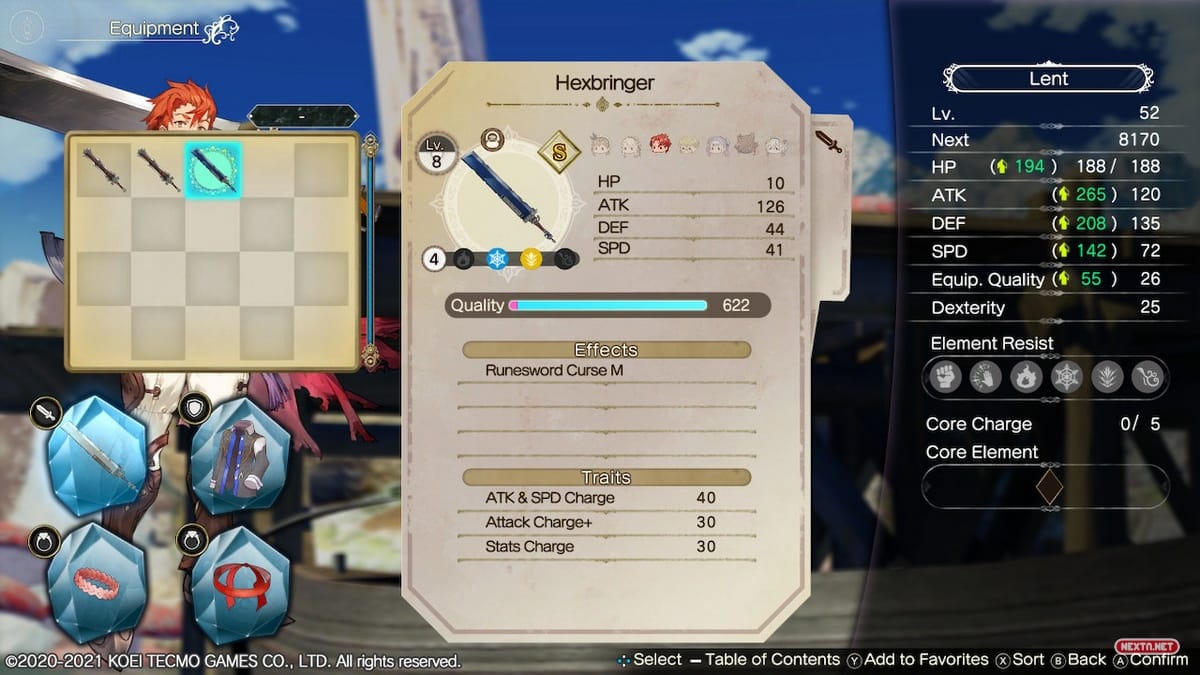Viewport: 1200px width, 675px height.
Task: Open the red ribbon accessory slot
Action: click(x=240, y=582)
